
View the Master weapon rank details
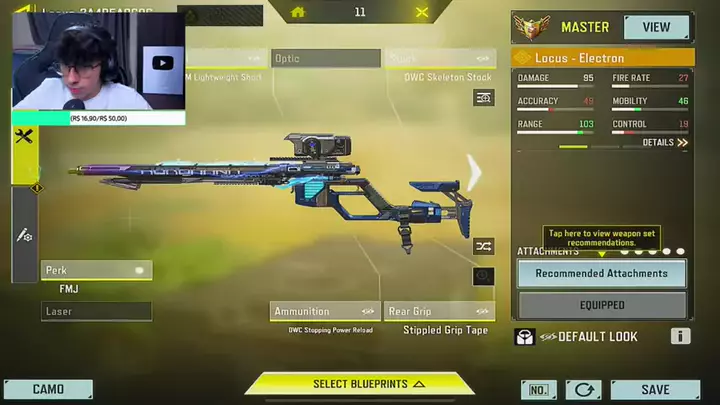pyautogui.click(x=656, y=27)
